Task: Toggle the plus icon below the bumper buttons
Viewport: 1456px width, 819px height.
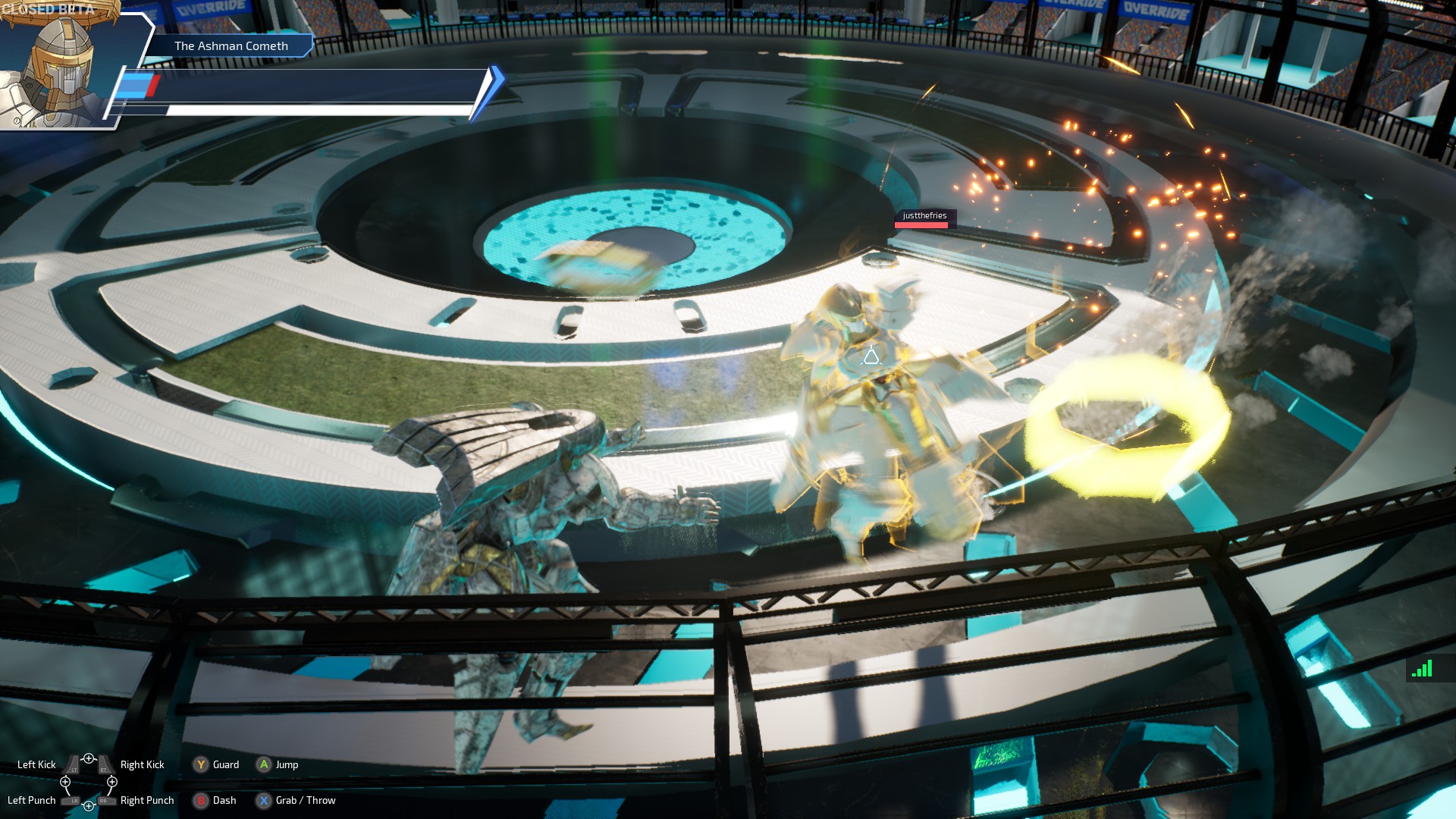Action: 89,806
